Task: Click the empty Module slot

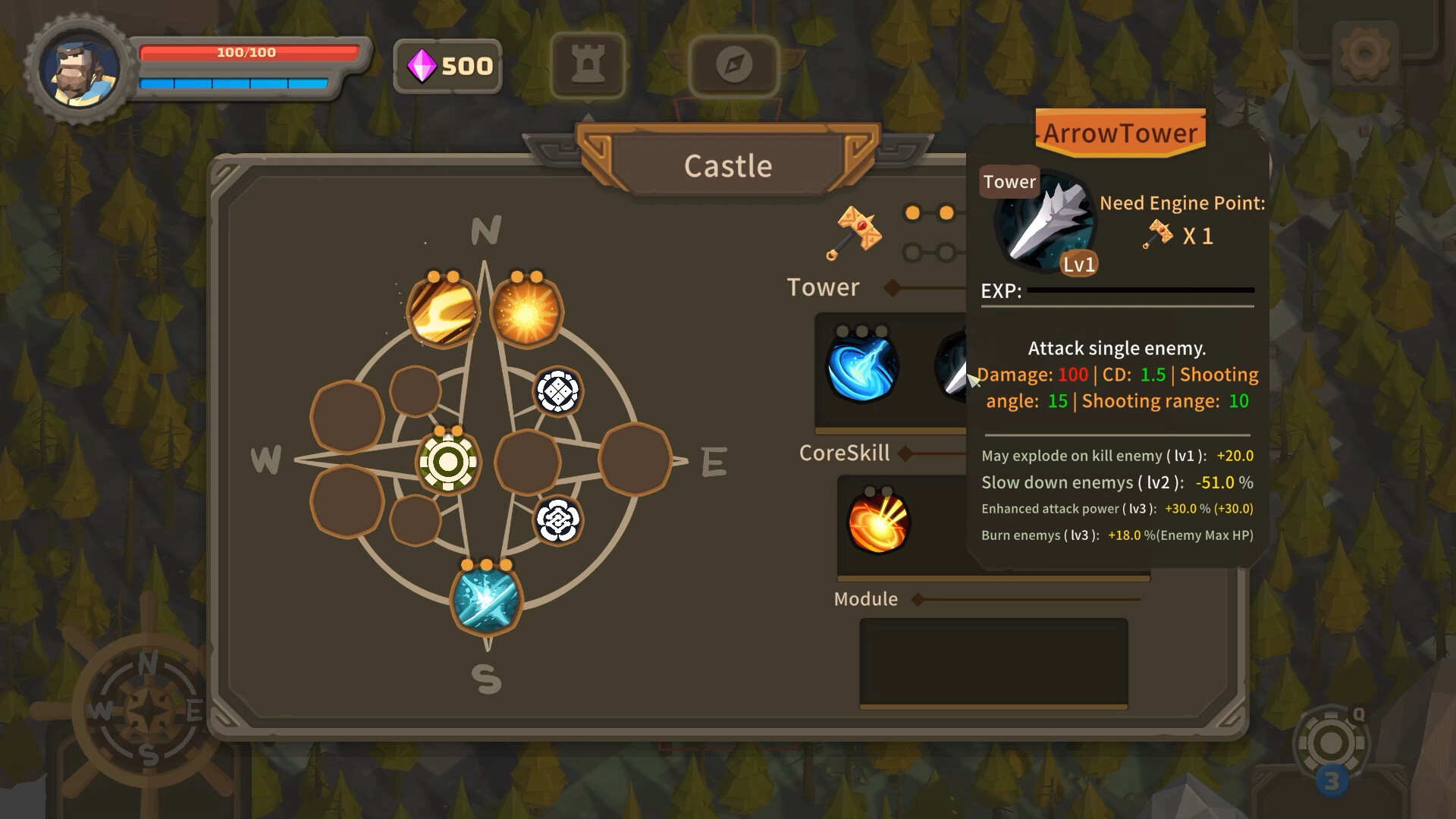Action: pyautogui.click(x=993, y=662)
